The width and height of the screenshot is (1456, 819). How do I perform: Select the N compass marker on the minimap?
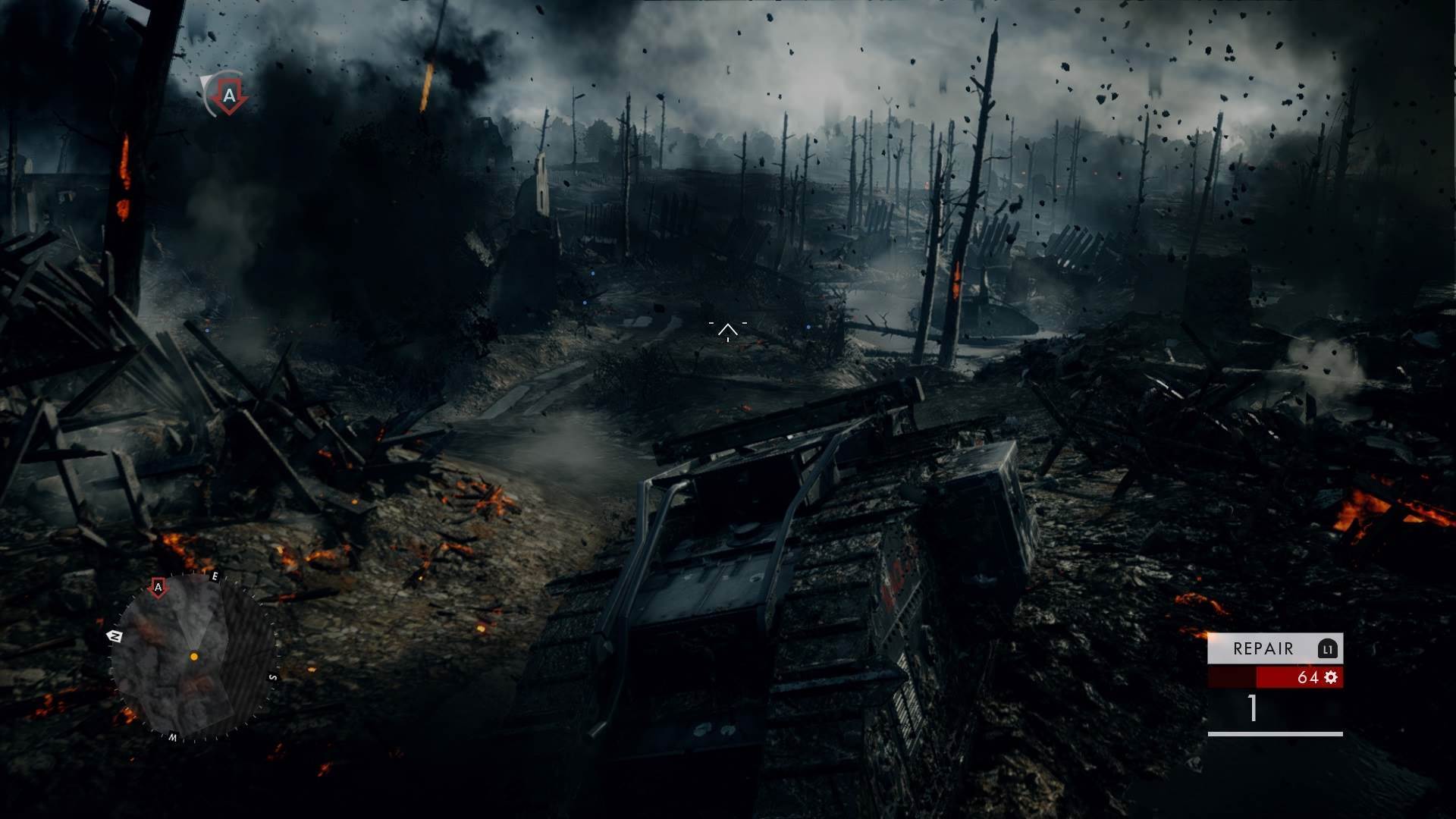115,635
